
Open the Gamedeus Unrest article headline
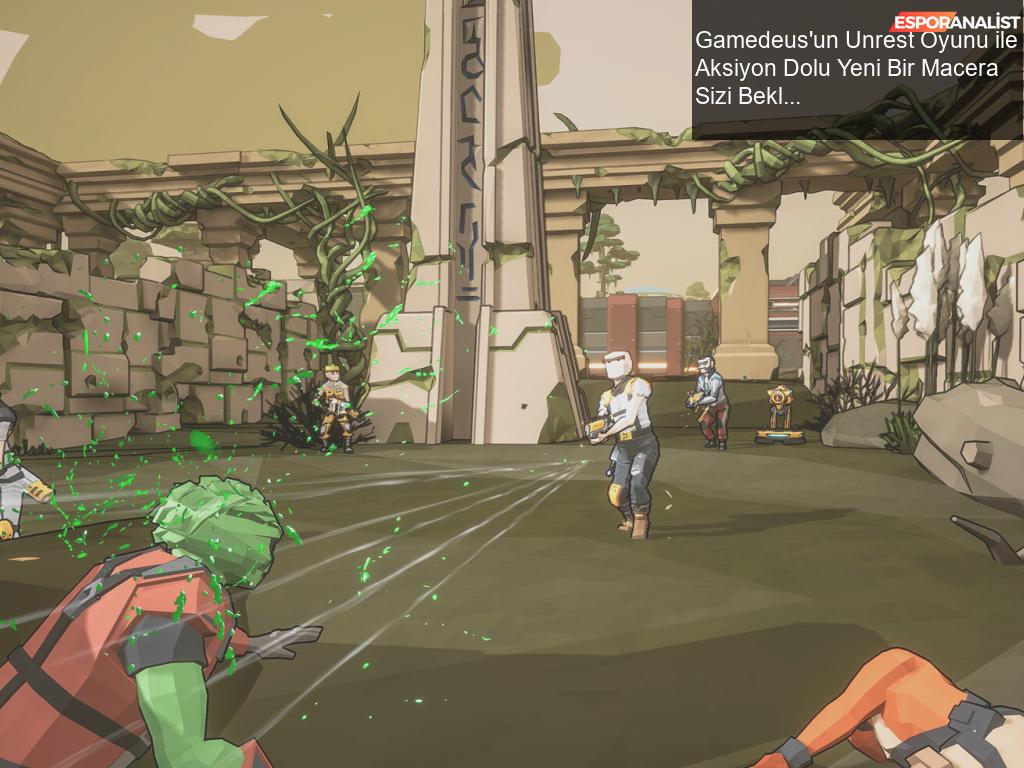855,69
